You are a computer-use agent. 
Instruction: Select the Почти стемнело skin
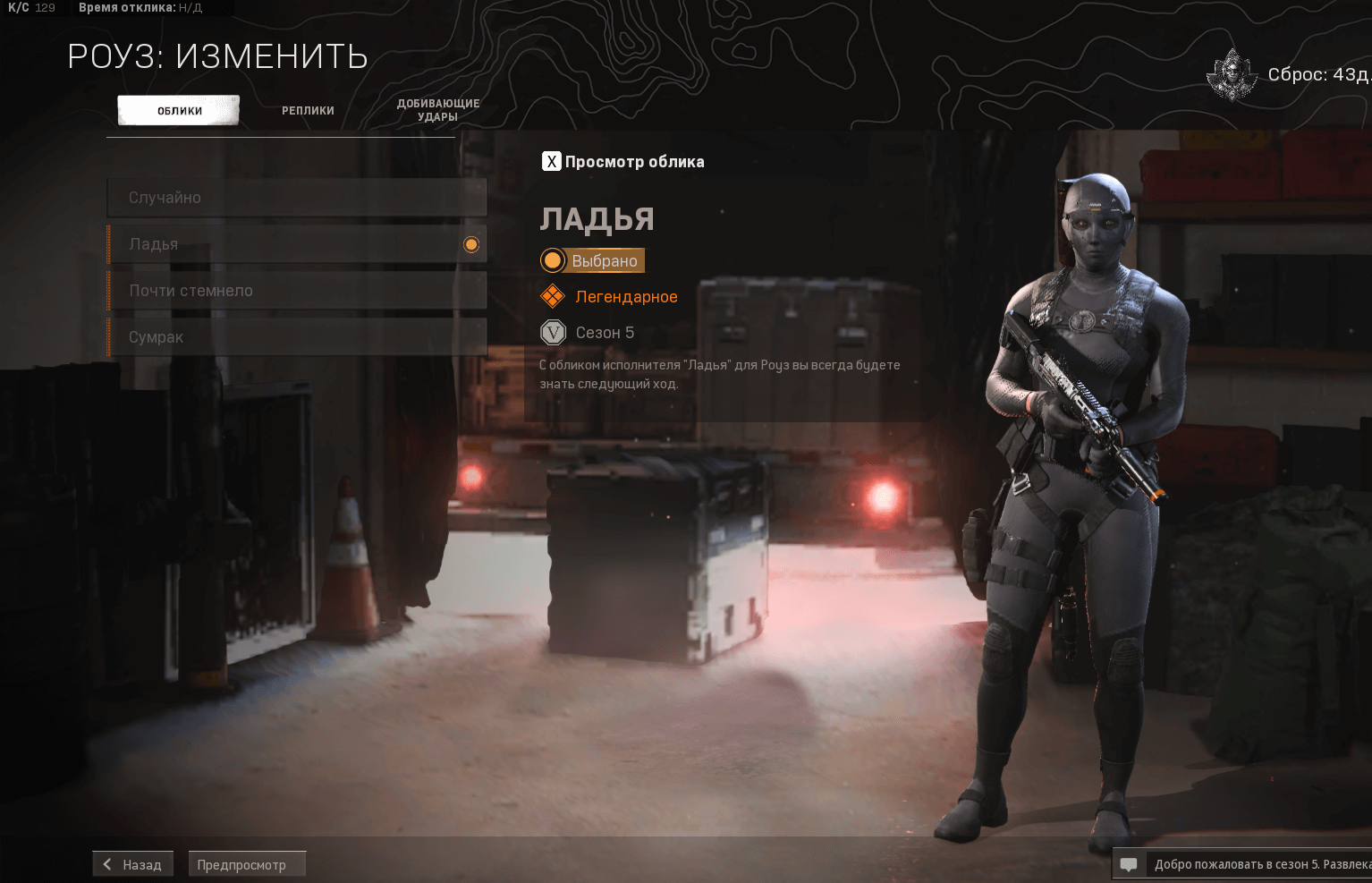click(x=296, y=291)
